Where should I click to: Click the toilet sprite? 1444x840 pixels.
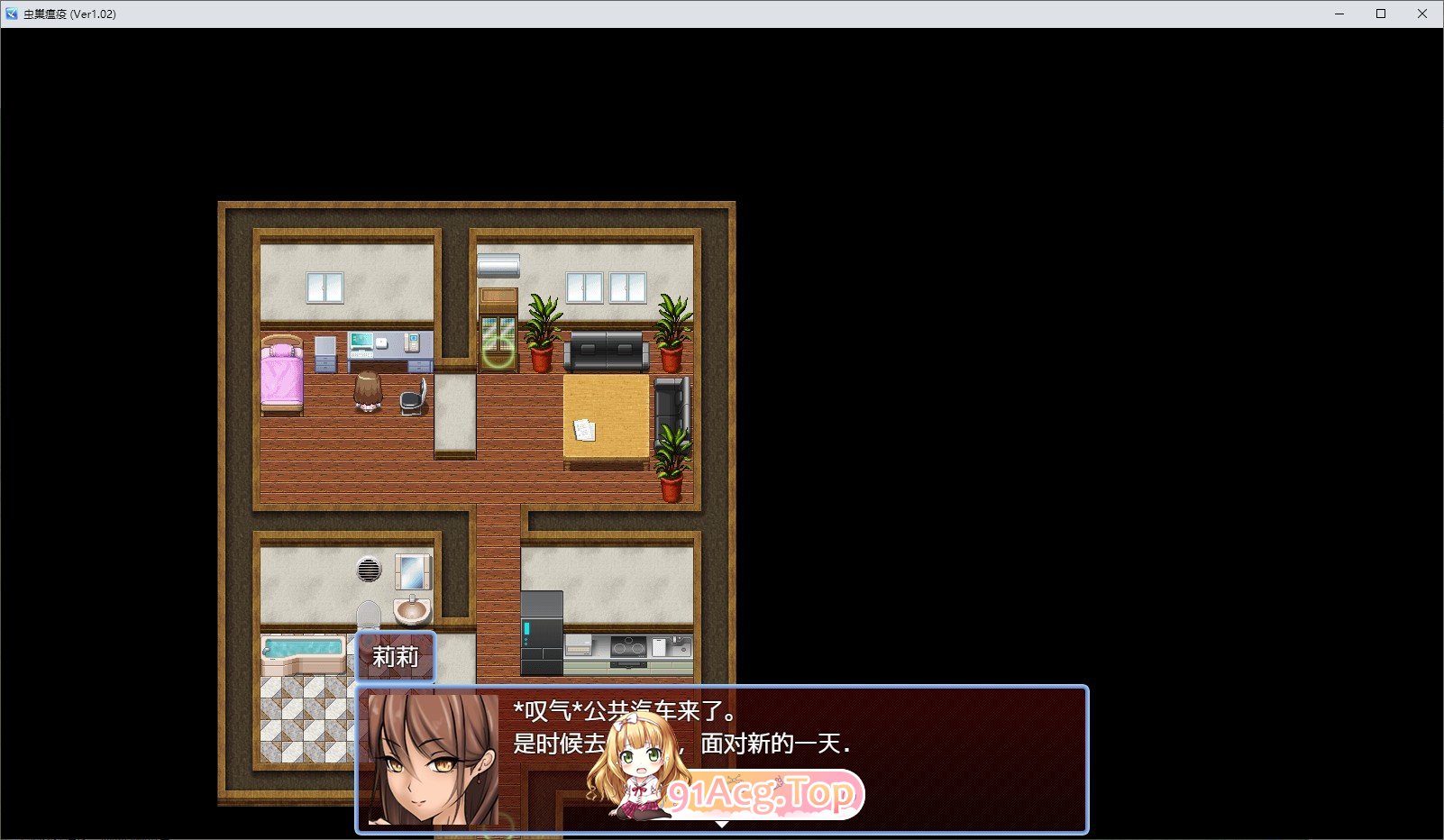click(368, 613)
